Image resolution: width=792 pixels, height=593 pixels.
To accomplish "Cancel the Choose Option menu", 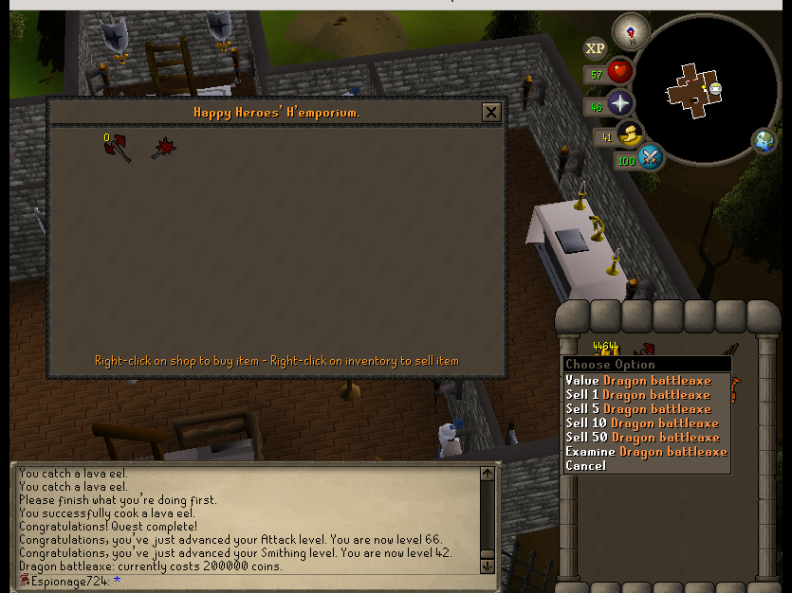I will point(585,466).
